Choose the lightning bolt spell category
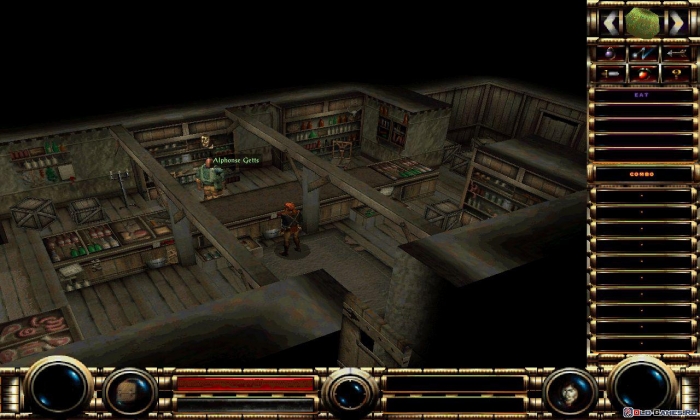The height and width of the screenshot is (420, 700). (x=643, y=52)
